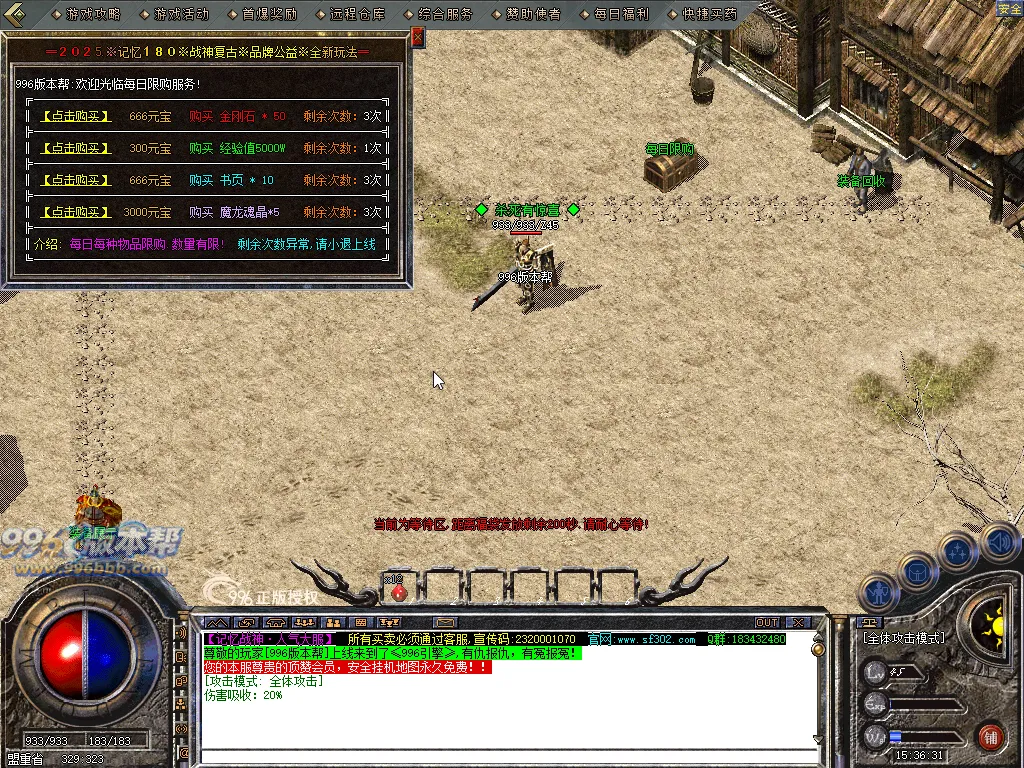Click 点击购买 for 金刚石 * 50
The image size is (1024, 768).
[75, 116]
